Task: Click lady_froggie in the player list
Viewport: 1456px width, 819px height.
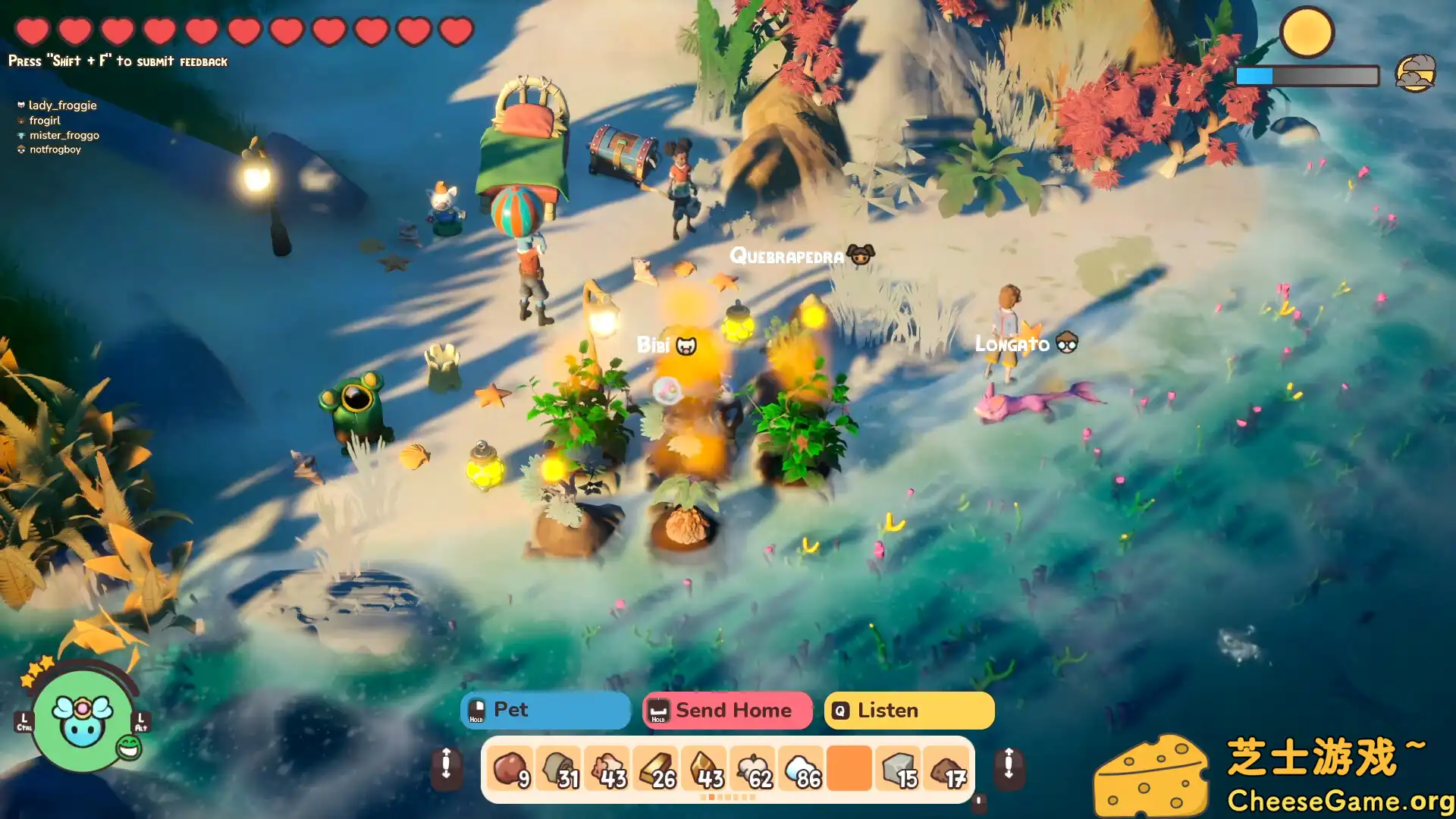Action: pyautogui.click(x=62, y=105)
